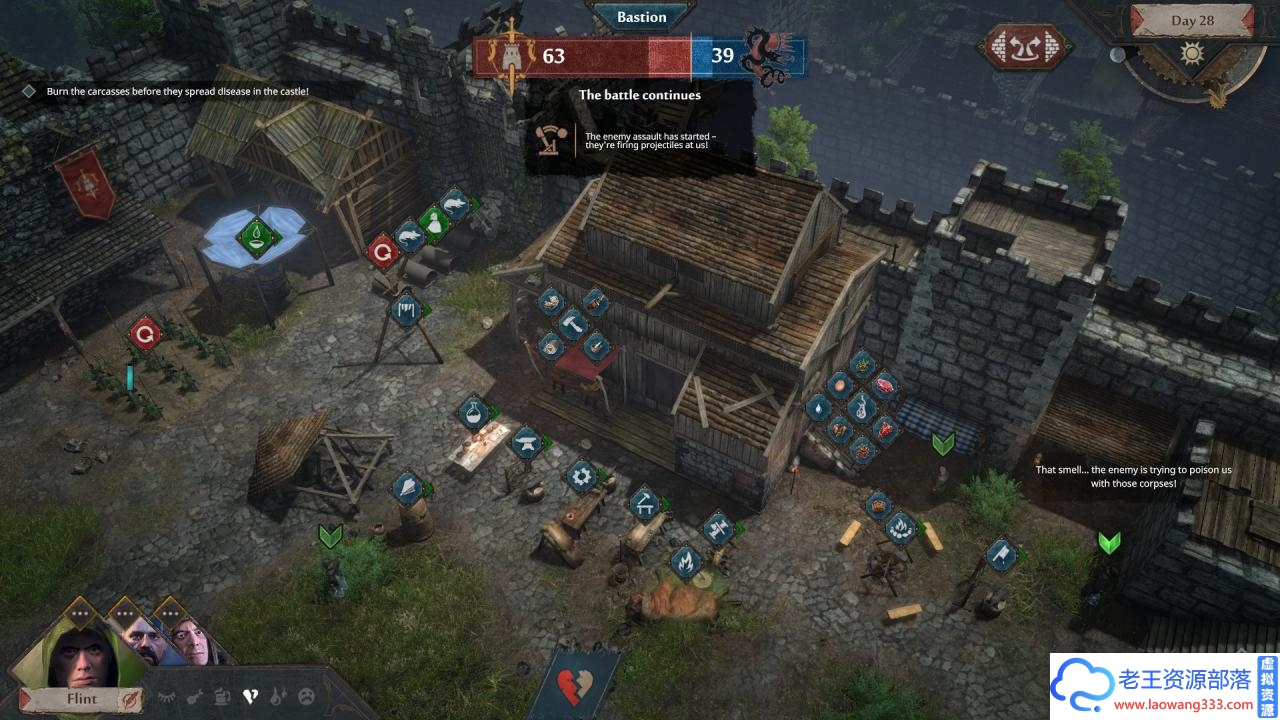This screenshot has height=720, width=1280.
Task: Select the burn carcasses objective
Action: [177, 91]
